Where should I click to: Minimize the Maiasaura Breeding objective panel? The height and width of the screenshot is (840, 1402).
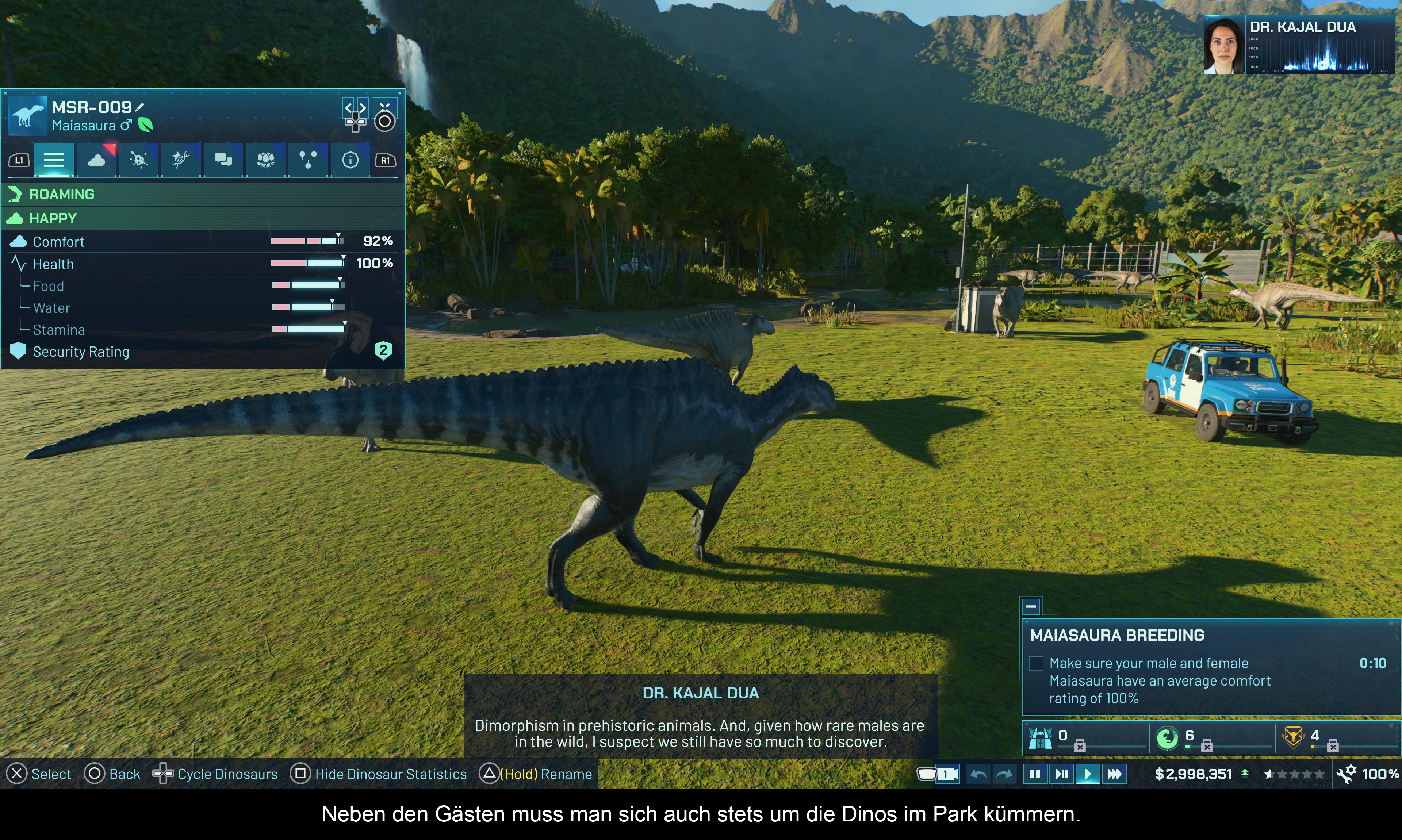point(1031,606)
